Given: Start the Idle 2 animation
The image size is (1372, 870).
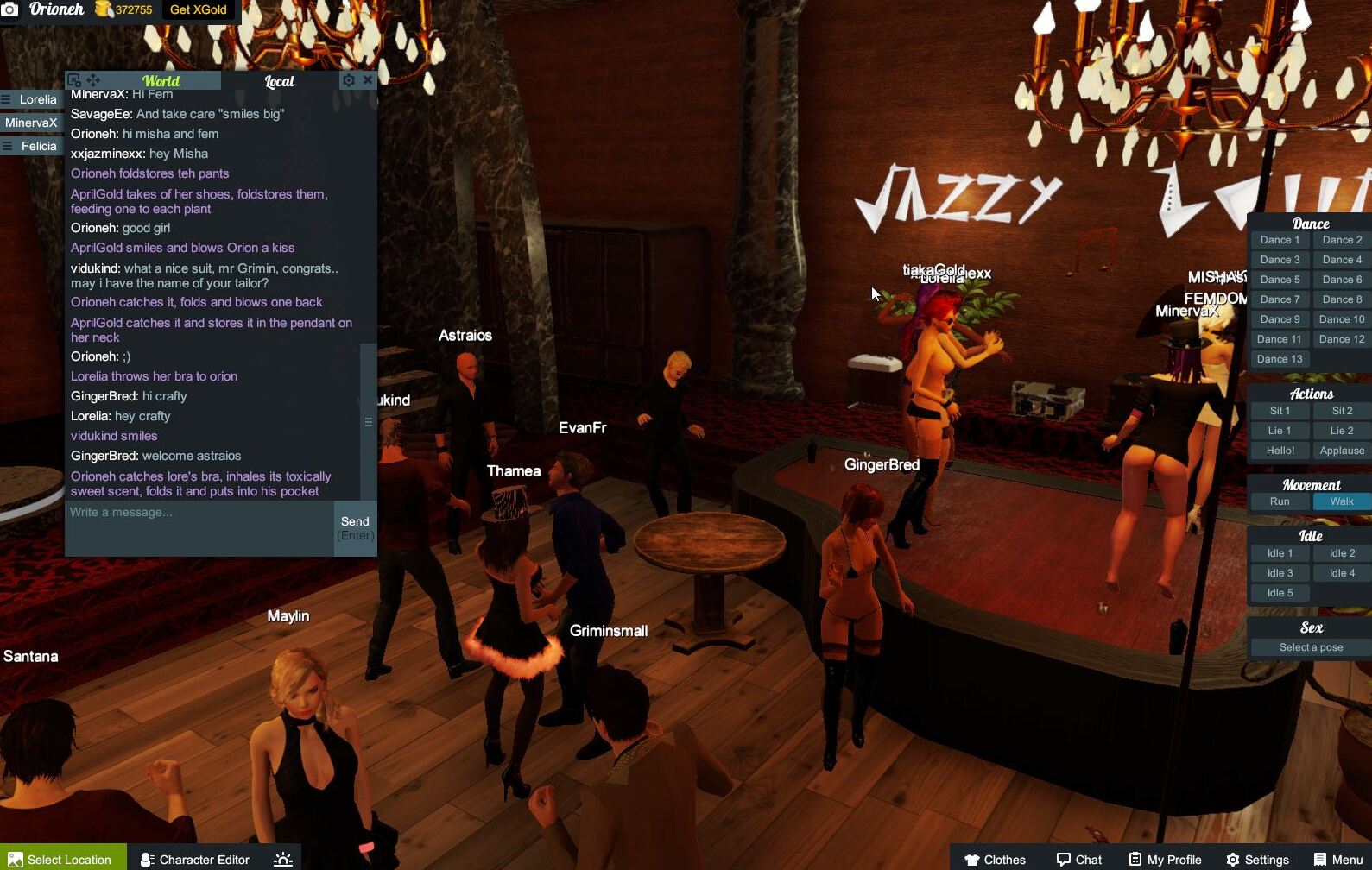Looking at the screenshot, I should 1341,552.
